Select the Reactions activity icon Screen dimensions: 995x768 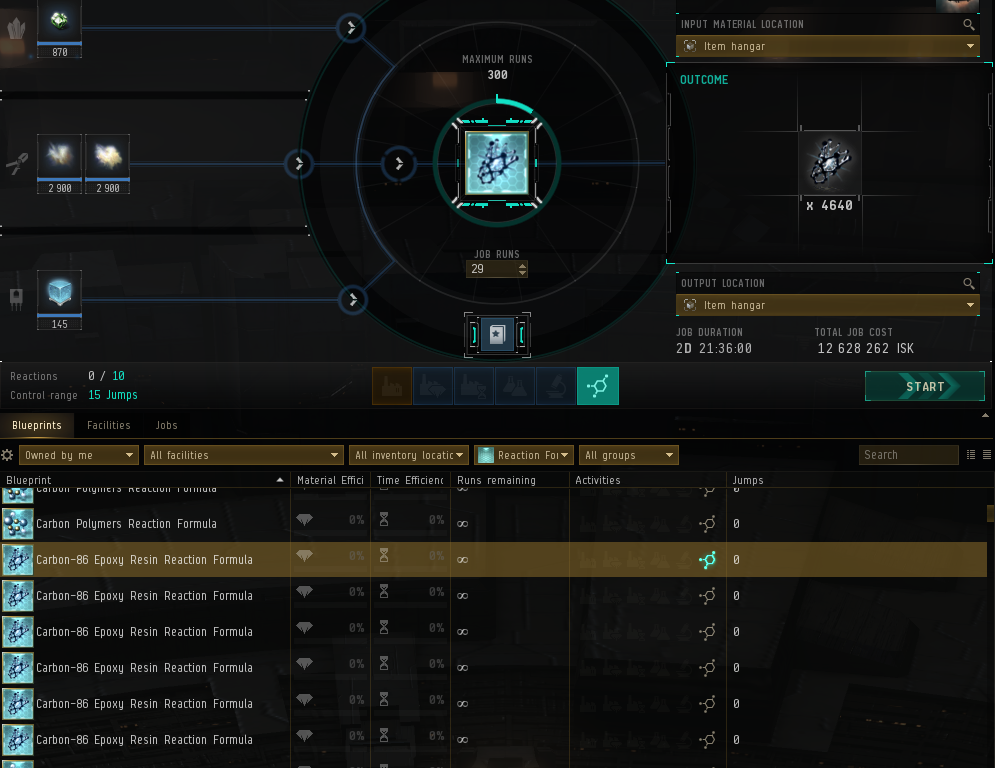(598, 386)
